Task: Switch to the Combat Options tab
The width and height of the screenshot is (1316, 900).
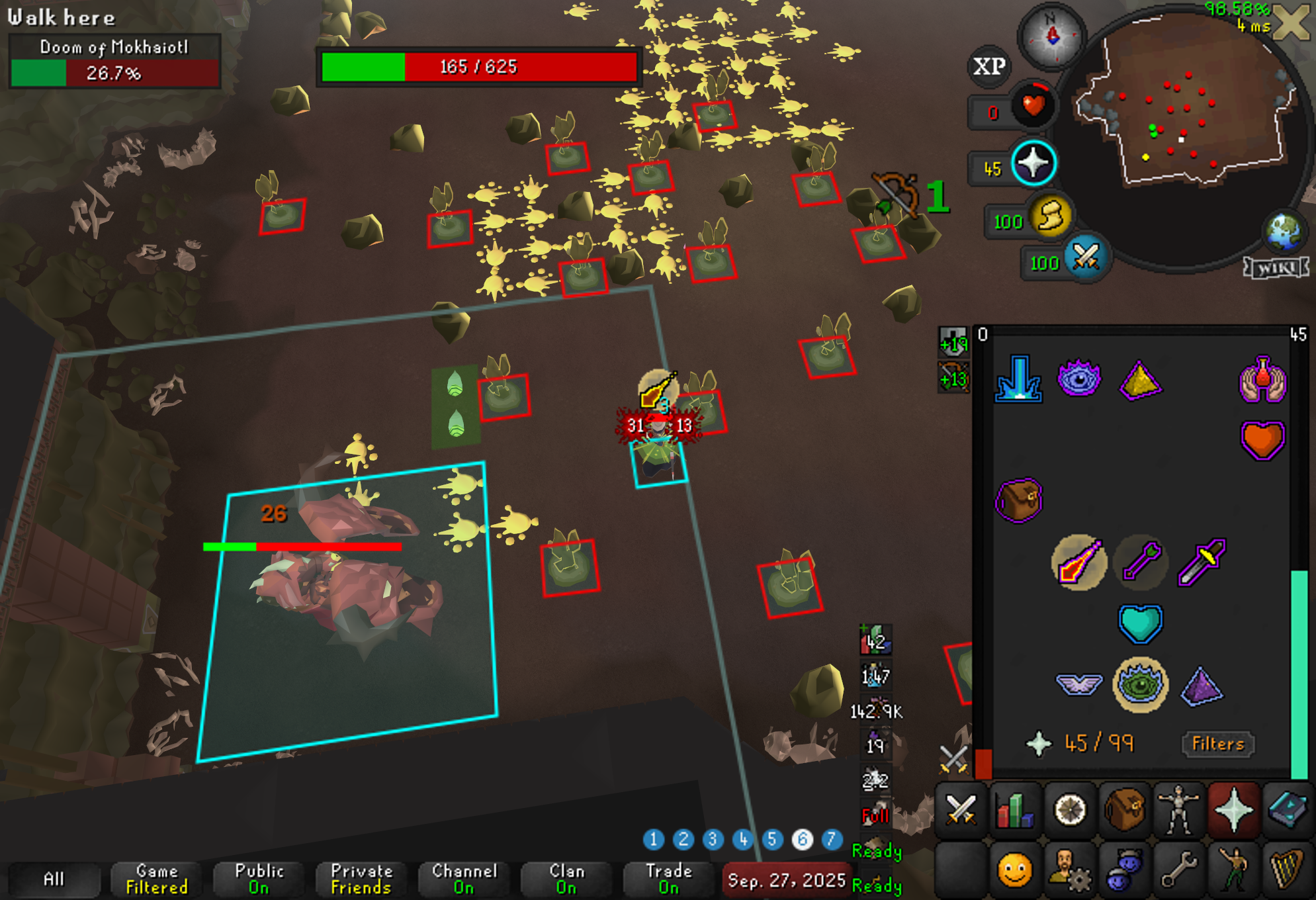Action: click(x=961, y=809)
